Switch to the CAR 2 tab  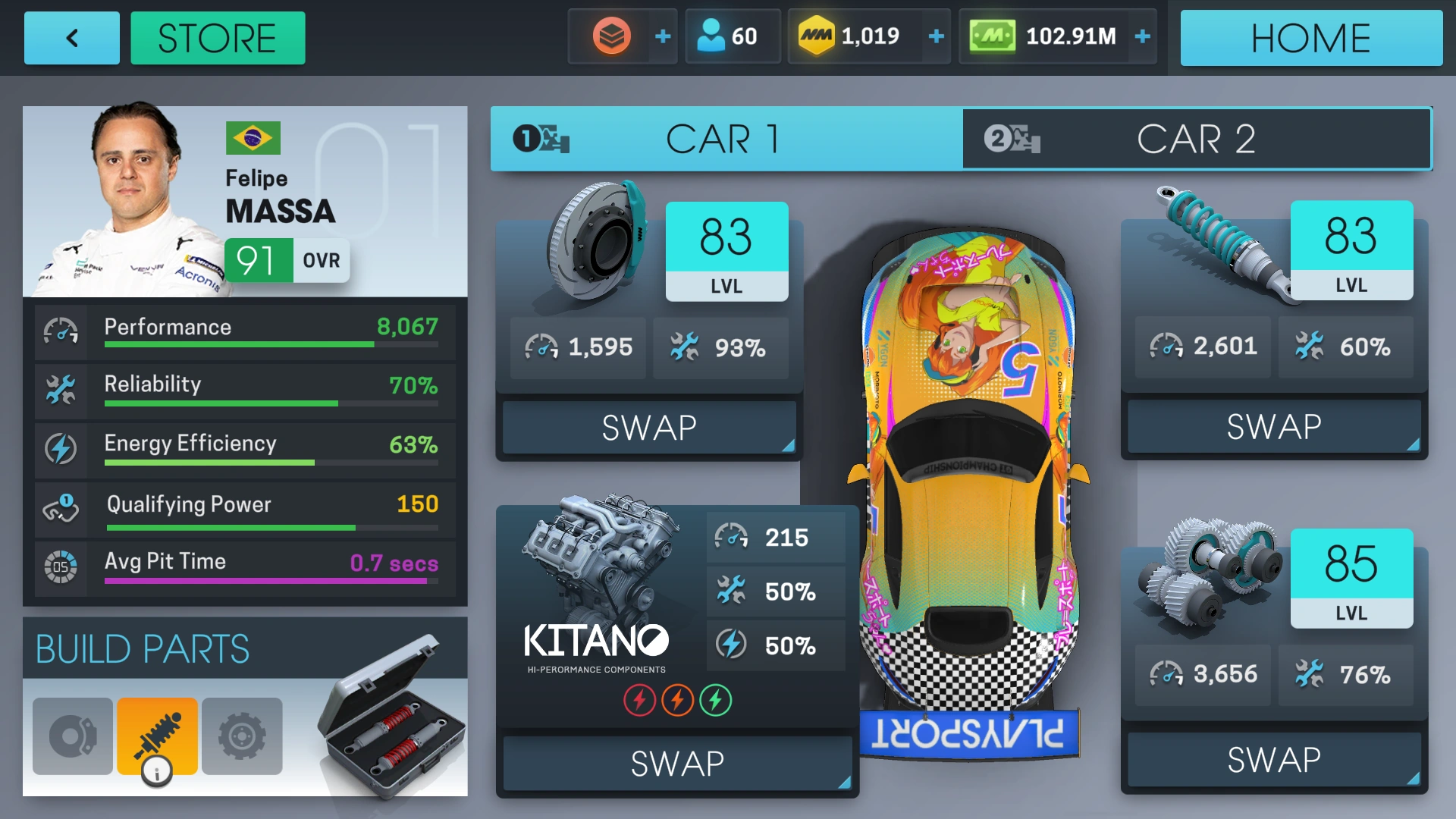(x=1196, y=140)
